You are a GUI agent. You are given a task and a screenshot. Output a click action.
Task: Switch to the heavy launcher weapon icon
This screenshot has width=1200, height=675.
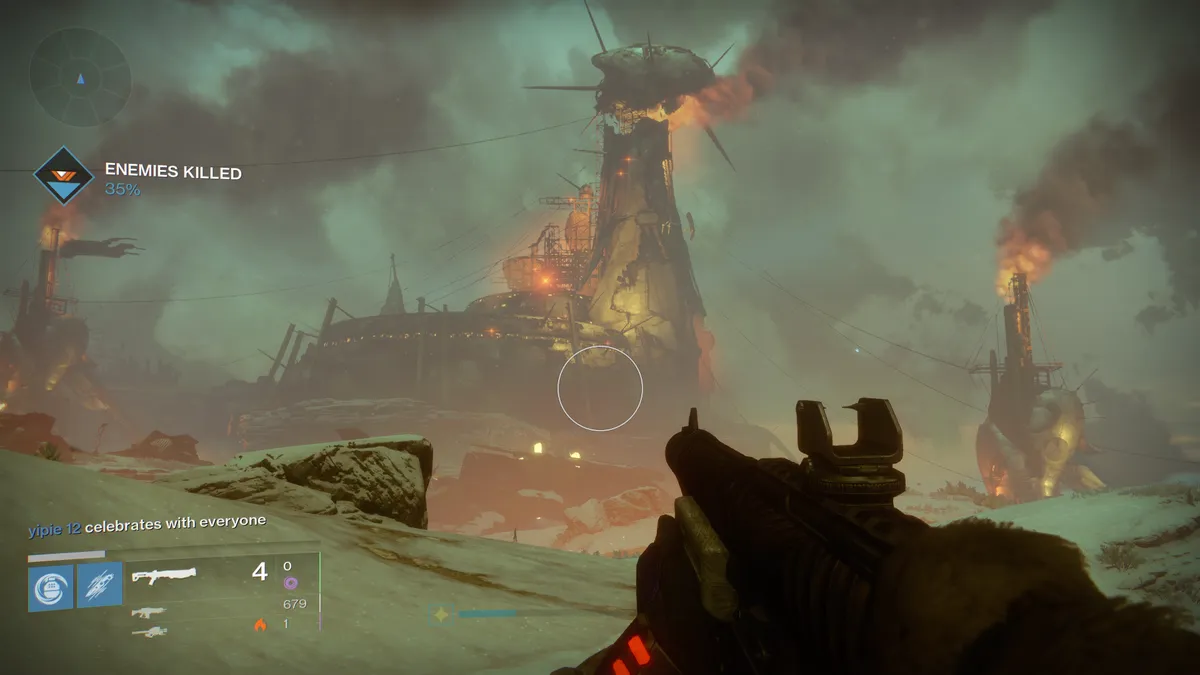click(x=149, y=632)
